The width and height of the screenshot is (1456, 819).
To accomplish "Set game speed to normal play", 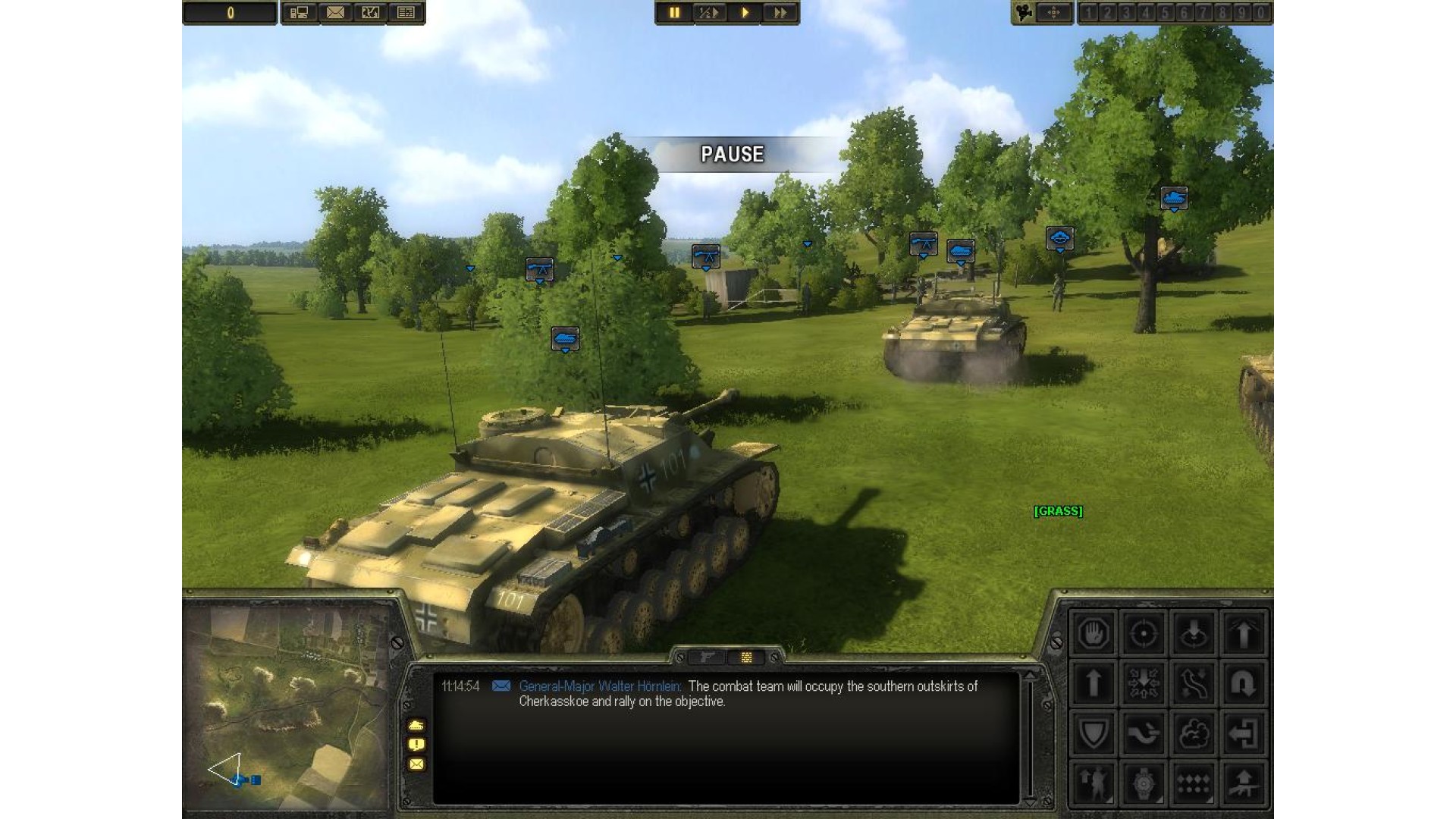I will pos(745,13).
